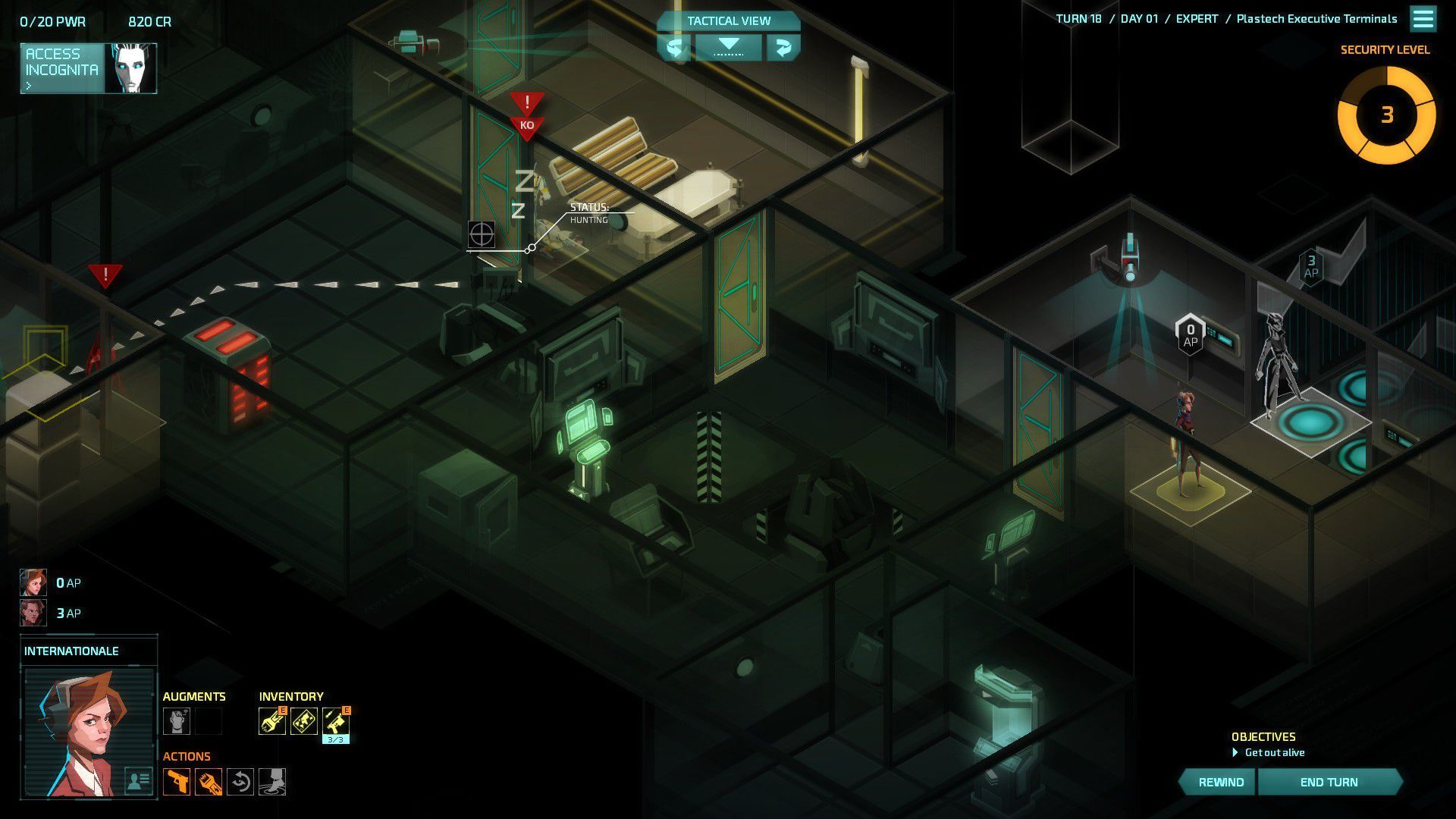Viewport: 1456px width, 819px height.
Task: Open the hamburger menu
Action: point(1423,19)
